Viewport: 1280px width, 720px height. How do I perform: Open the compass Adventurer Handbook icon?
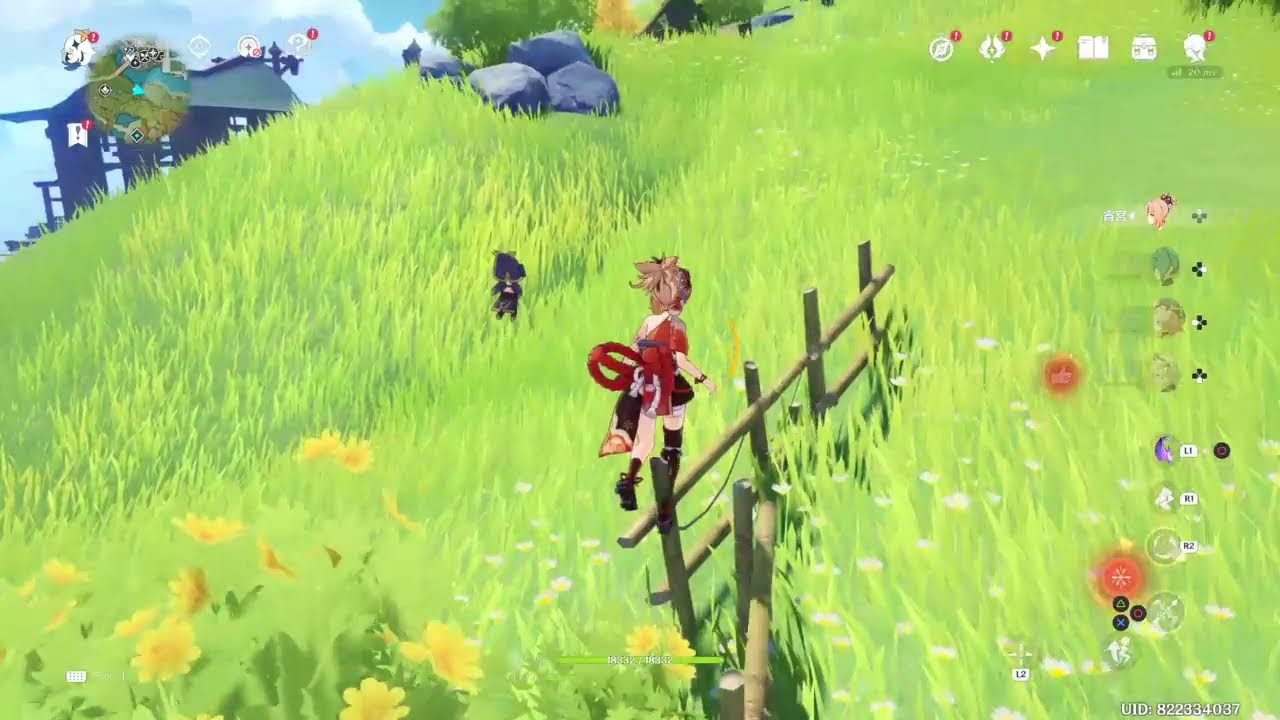(x=941, y=47)
